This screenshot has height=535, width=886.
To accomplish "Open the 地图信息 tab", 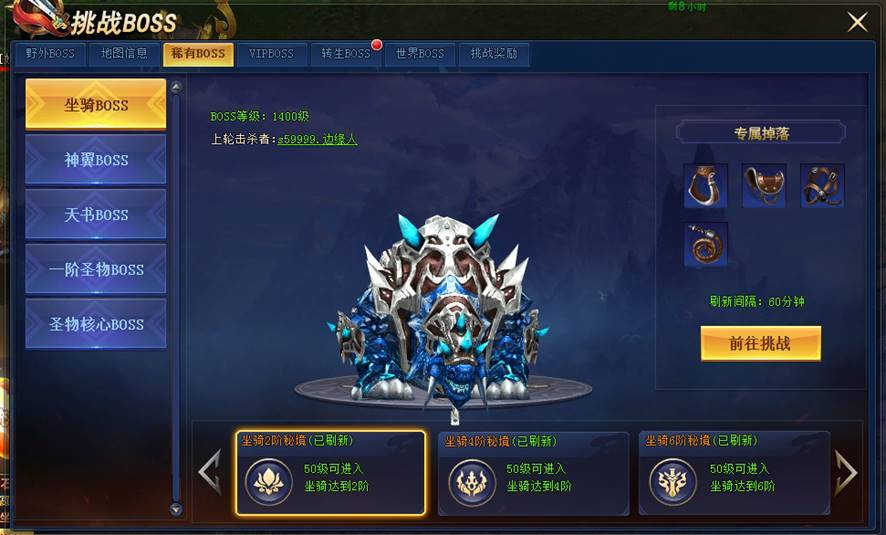I will (124, 54).
